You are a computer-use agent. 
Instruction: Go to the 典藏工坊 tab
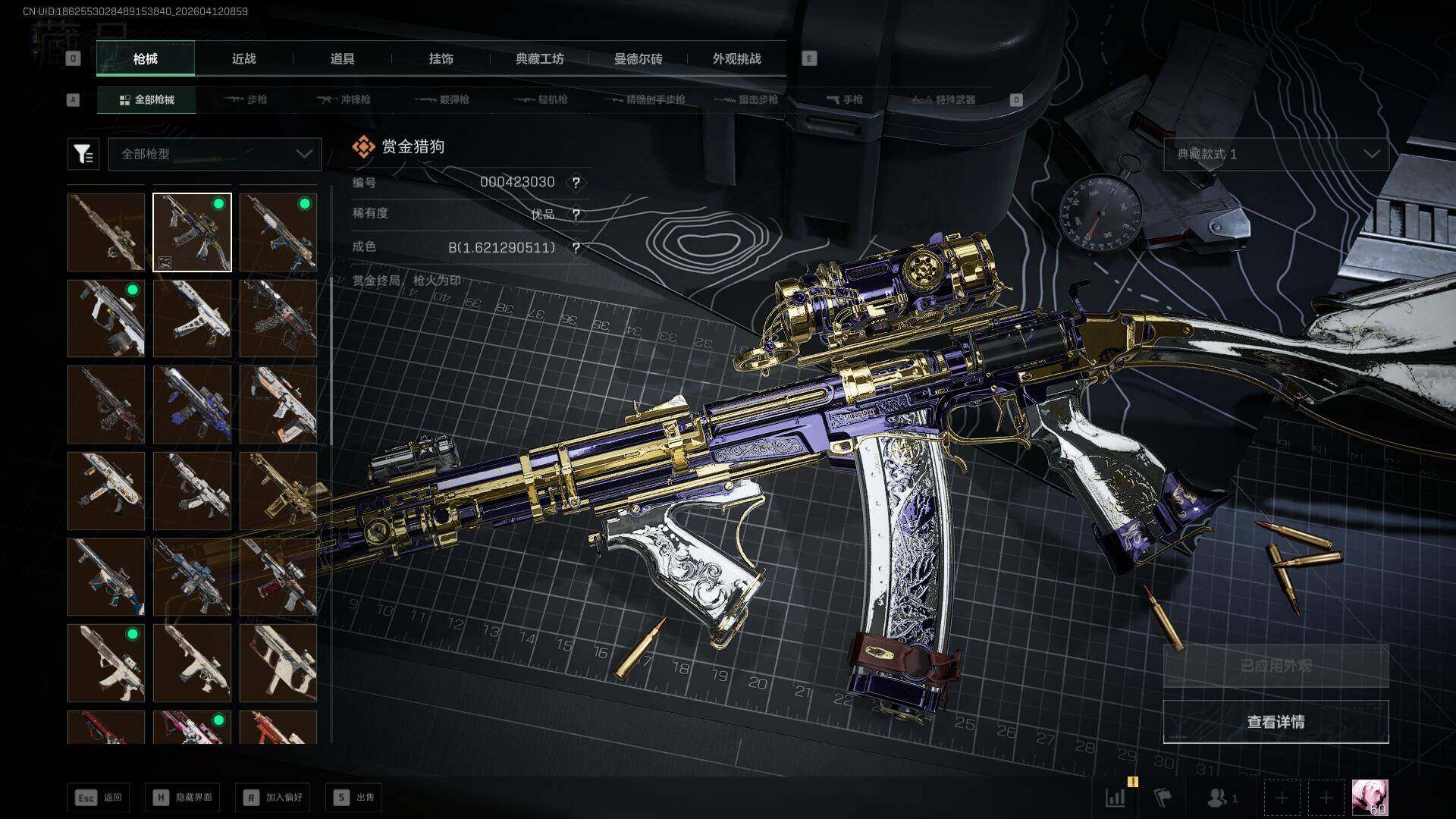[539, 58]
